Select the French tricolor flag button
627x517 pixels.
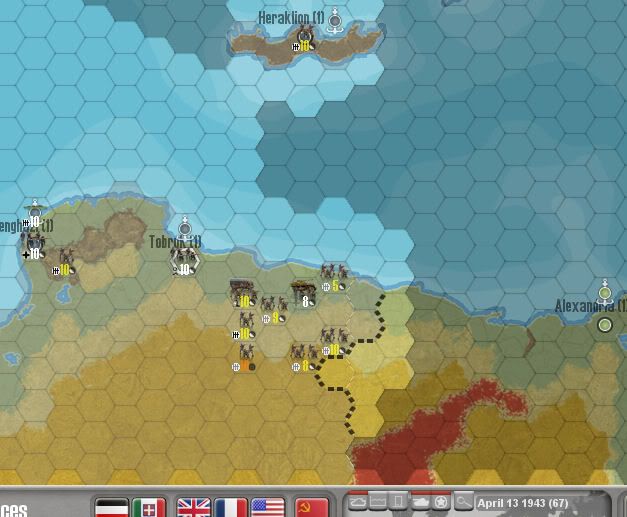tap(230, 507)
